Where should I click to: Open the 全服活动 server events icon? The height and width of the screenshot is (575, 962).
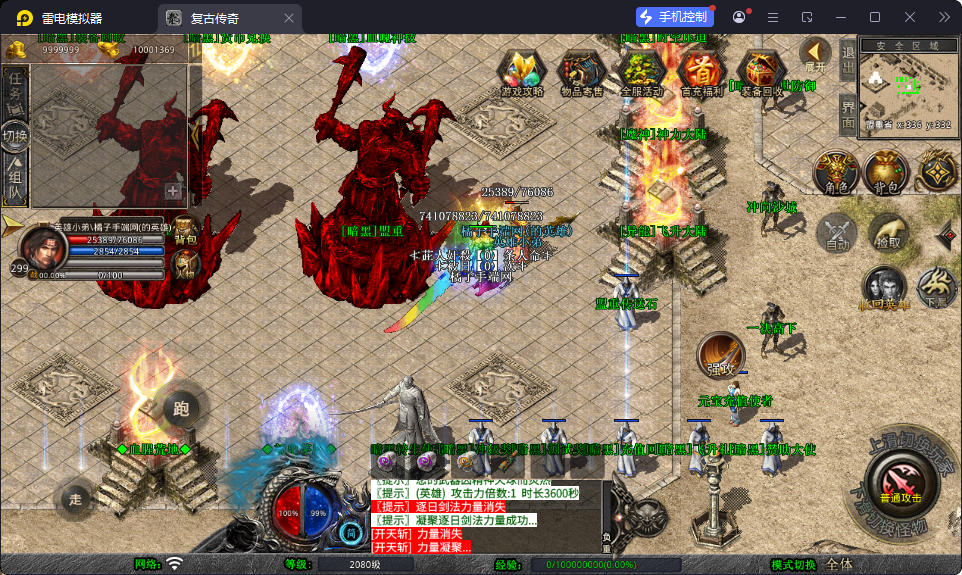(x=641, y=72)
